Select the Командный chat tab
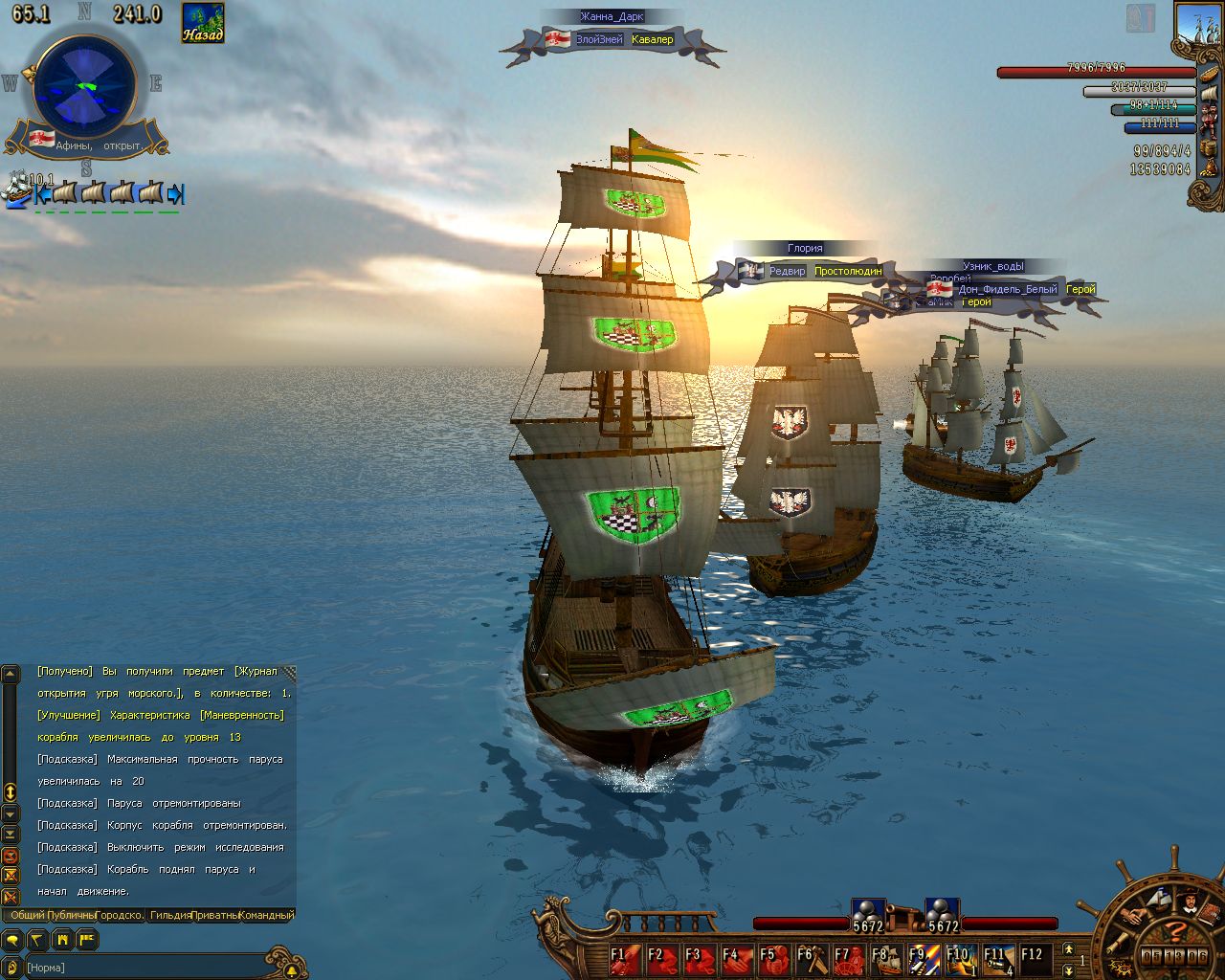Image resolution: width=1225 pixels, height=980 pixels. [x=266, y=915]
